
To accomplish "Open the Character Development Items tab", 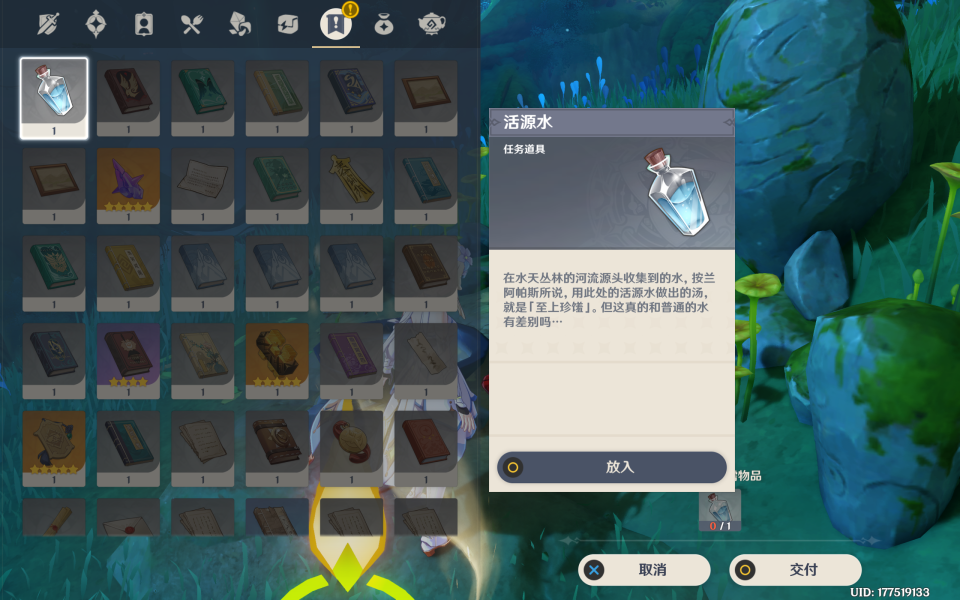I will [144, 23].
